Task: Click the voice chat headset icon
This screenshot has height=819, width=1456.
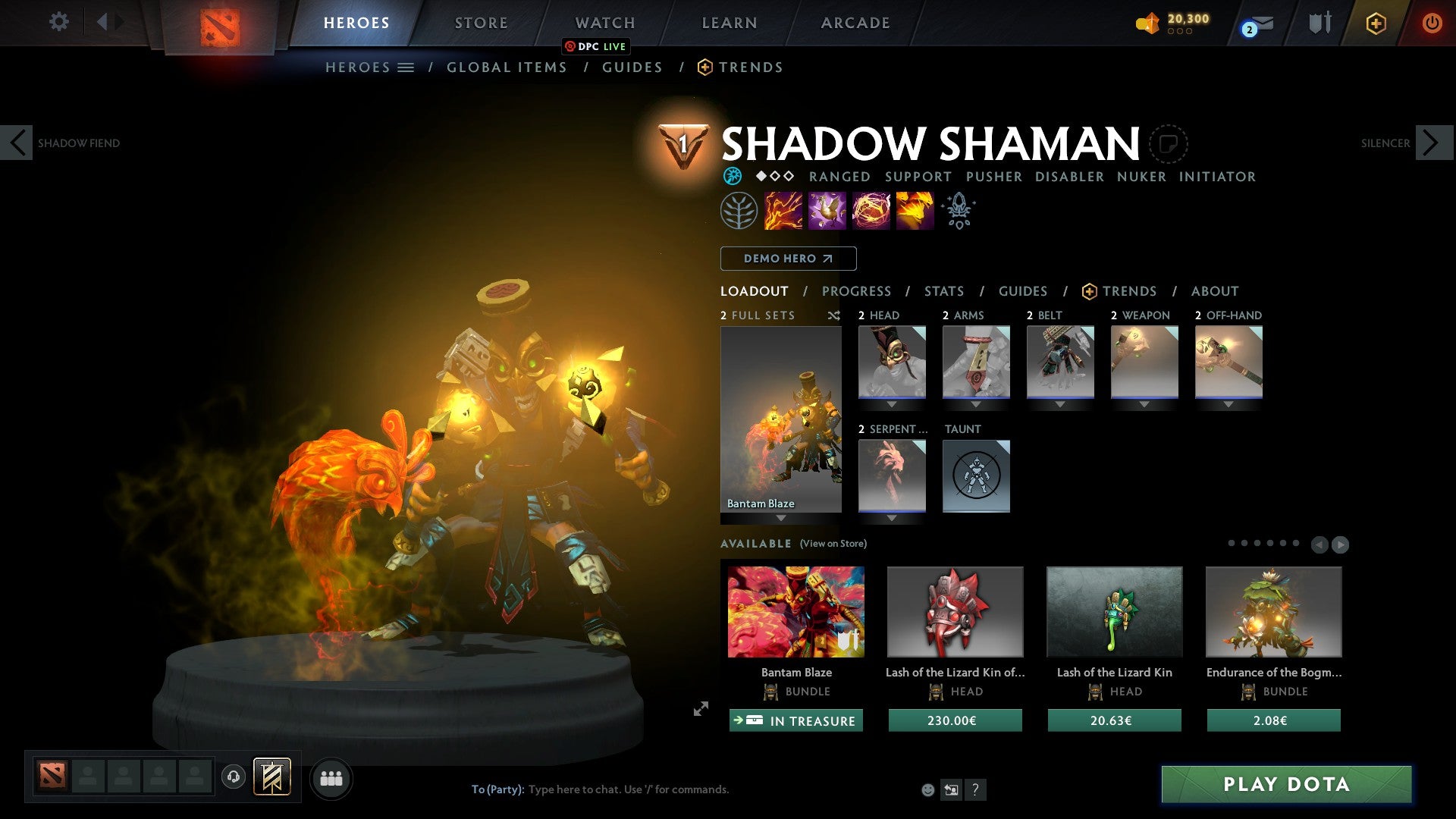Action: [x=234, y=777]
